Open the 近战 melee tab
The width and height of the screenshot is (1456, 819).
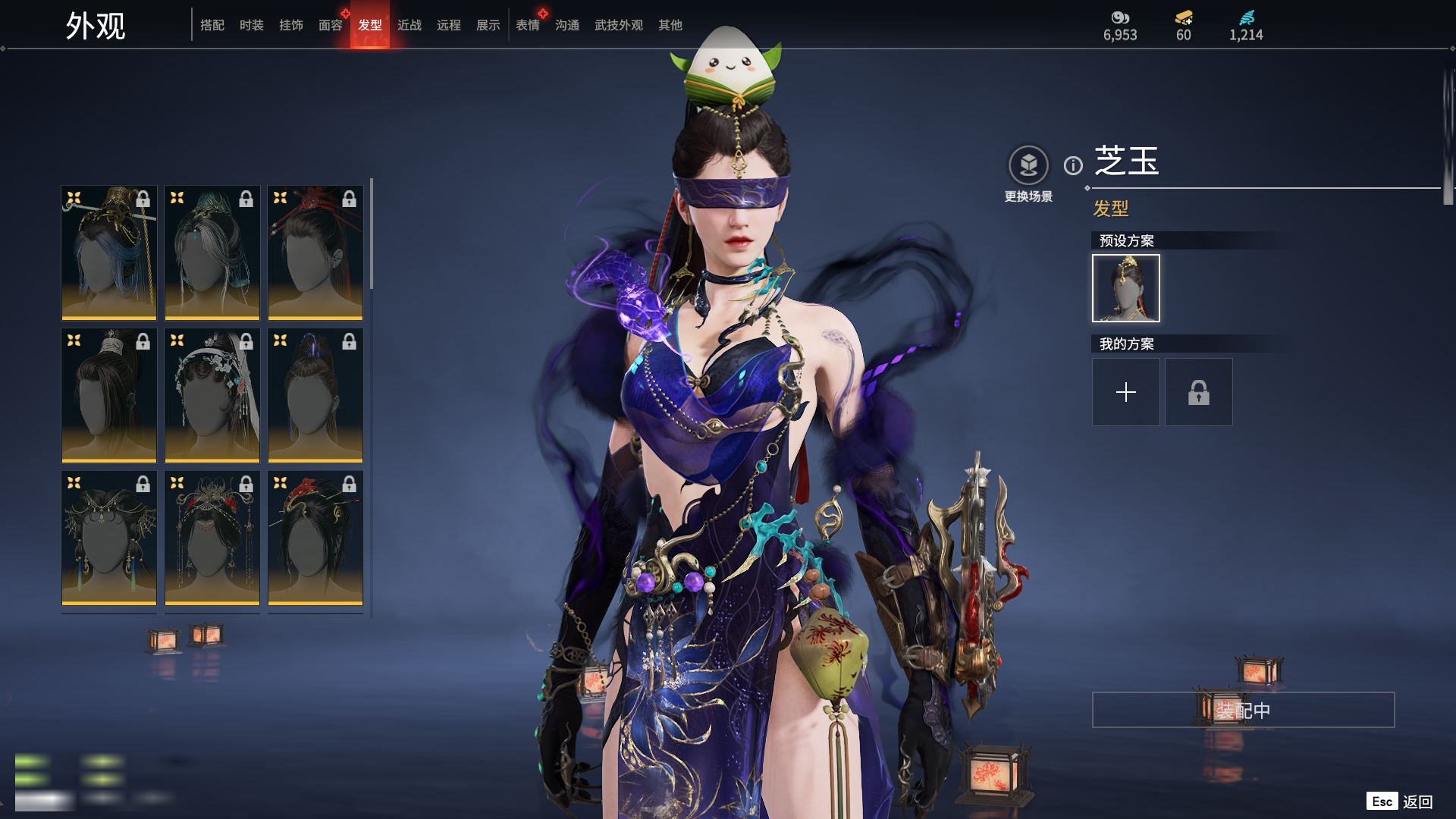(x=409, y=25)
